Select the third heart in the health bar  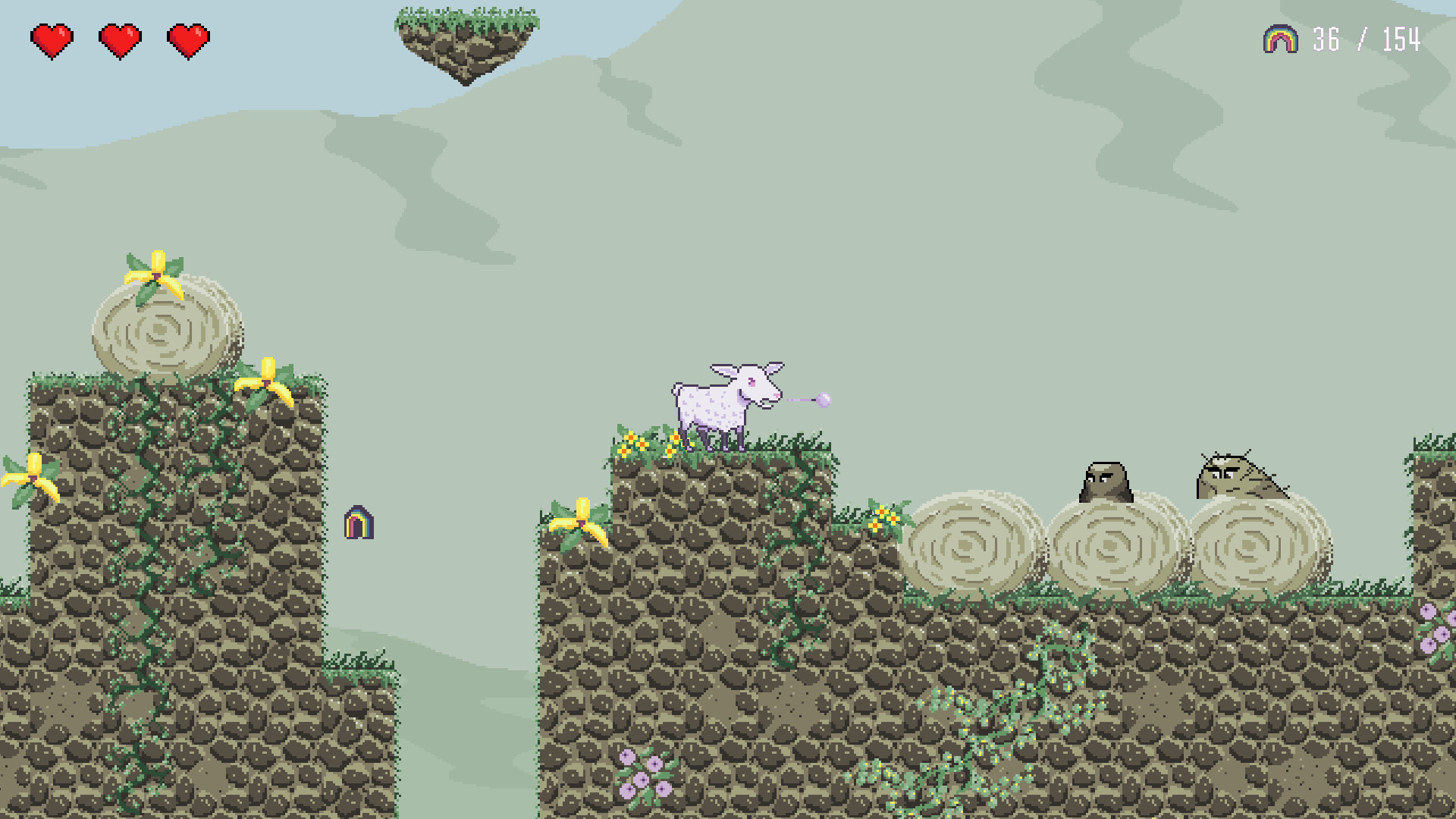(x=189, y=38)
